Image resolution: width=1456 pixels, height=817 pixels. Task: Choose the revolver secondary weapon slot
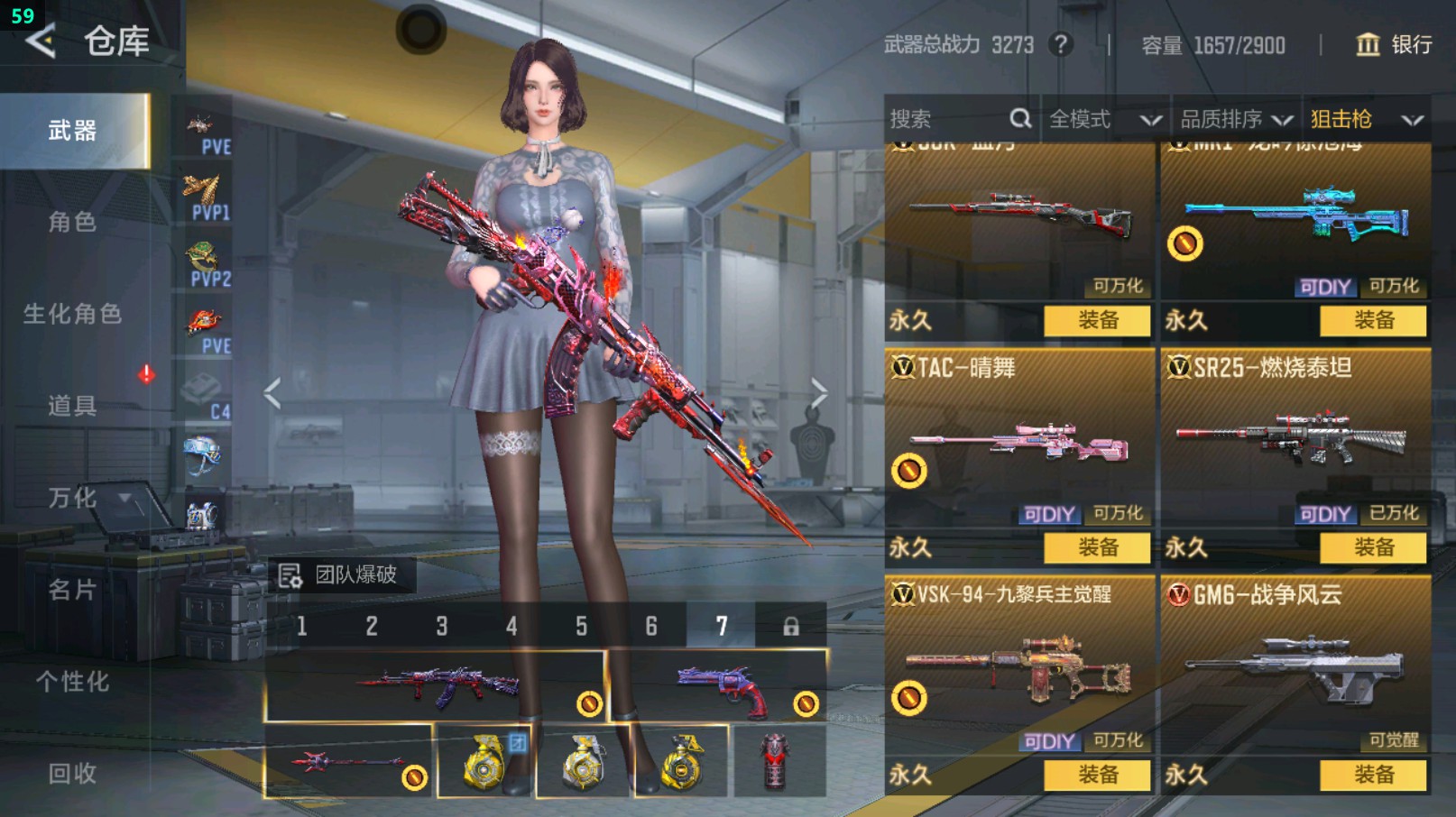(718, 687)
